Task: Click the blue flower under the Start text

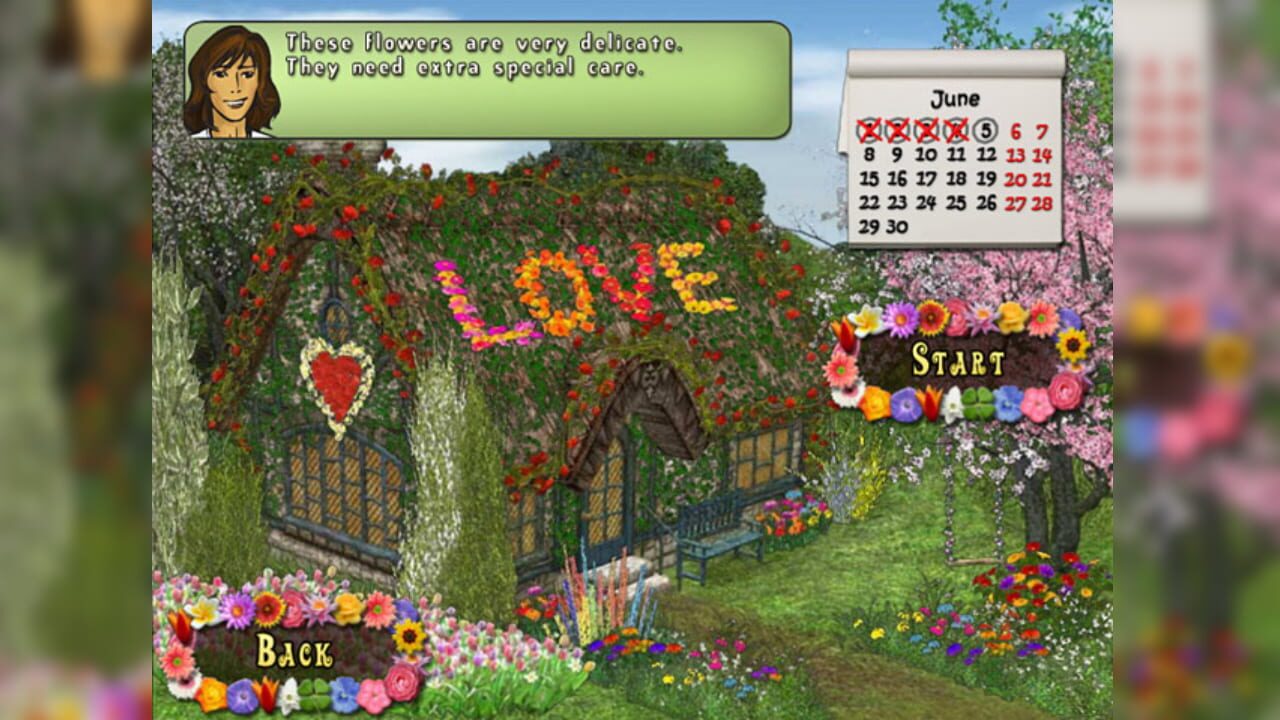Action: coord(1006,403)
